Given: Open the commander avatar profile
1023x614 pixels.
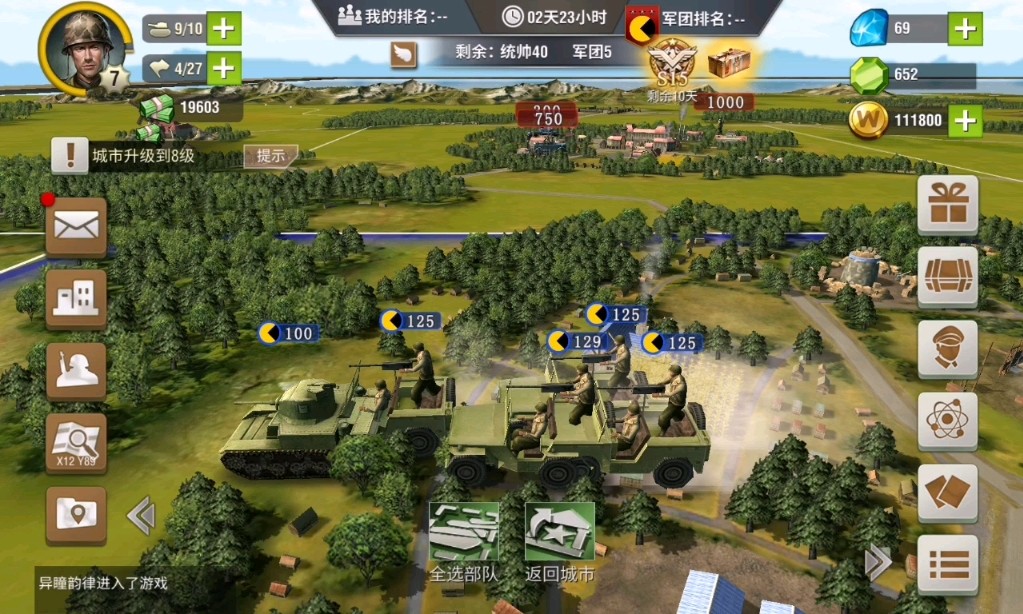Looking at the screenshot, I should 82,47.
